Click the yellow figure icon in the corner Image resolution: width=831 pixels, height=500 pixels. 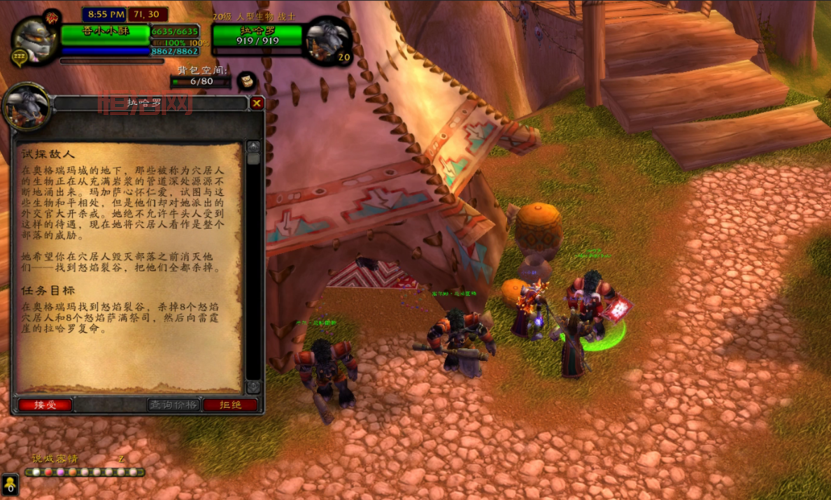pos(10,489)
